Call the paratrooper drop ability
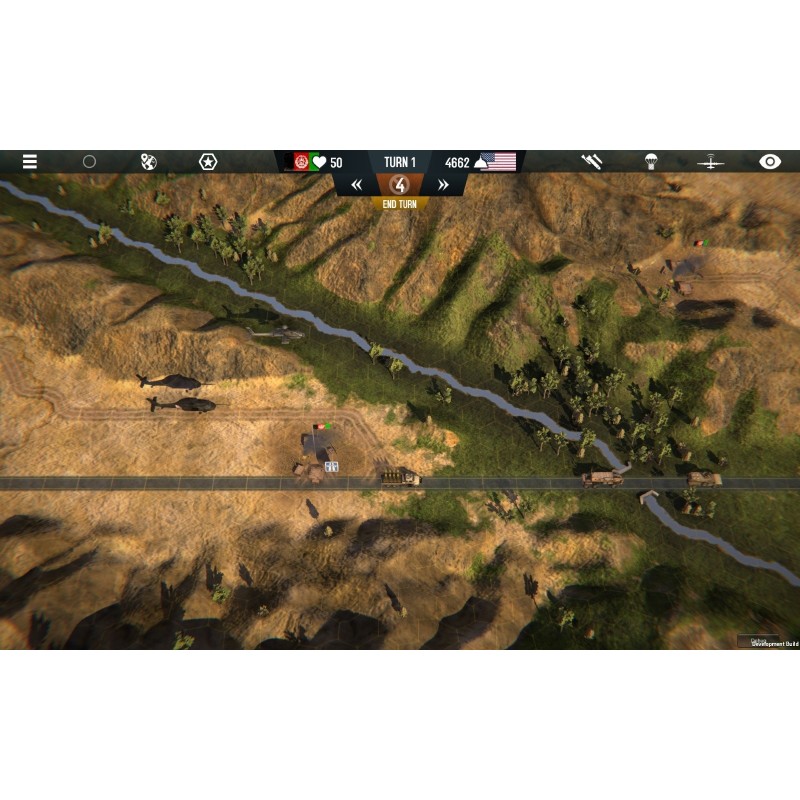 (651, 161)
